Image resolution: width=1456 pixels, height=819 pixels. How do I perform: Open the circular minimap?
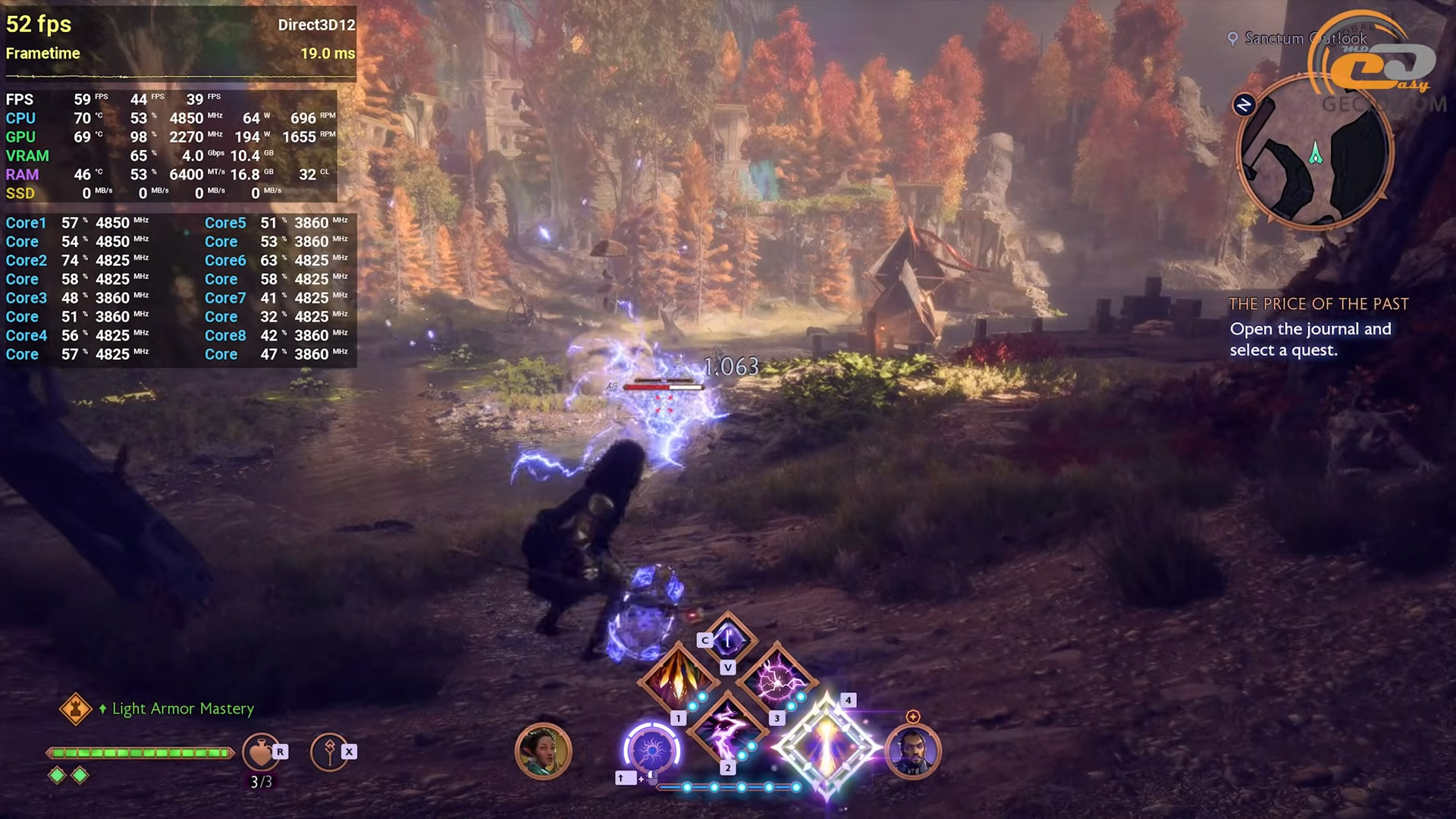point(1315,152)
